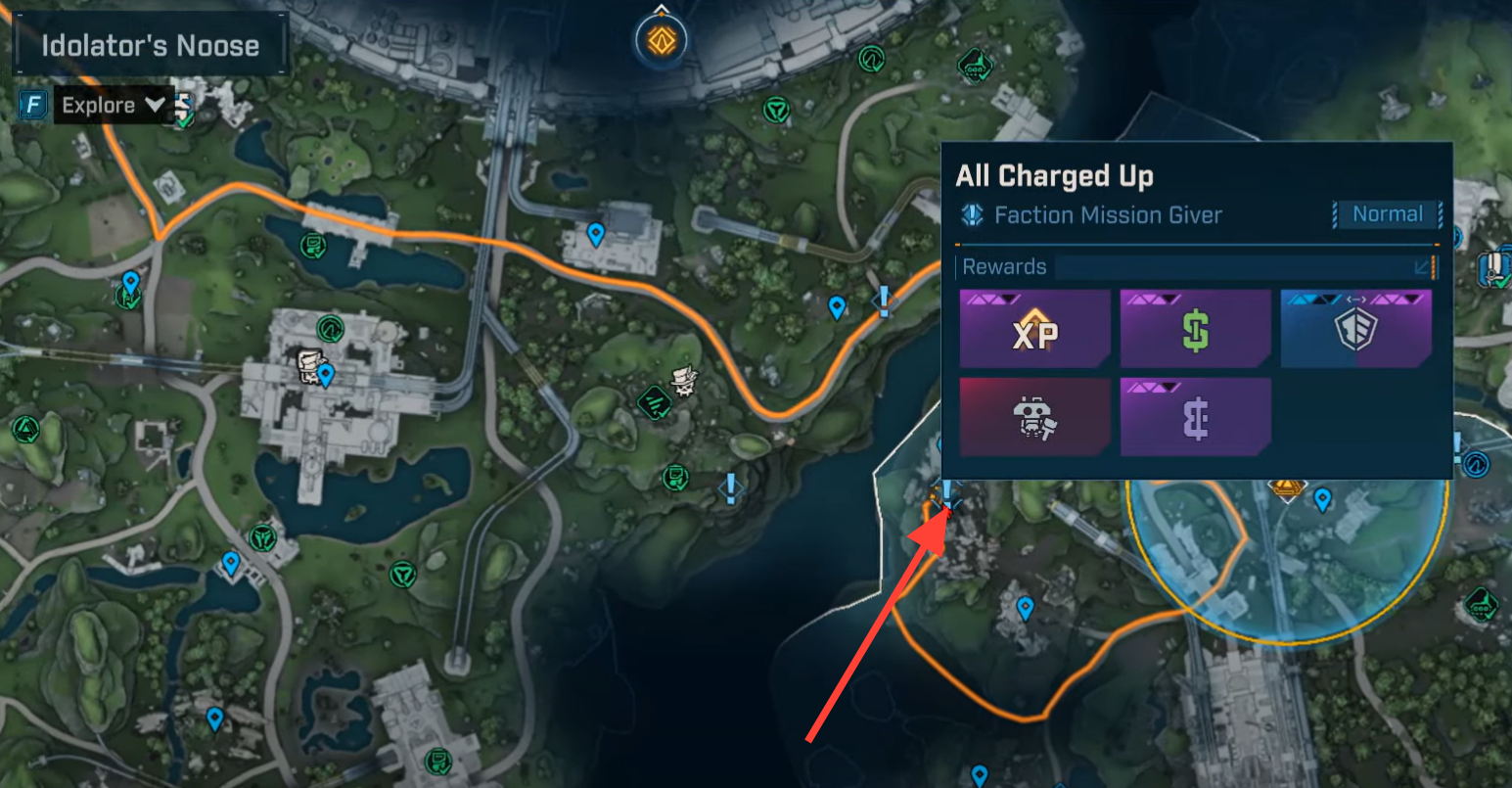The height and width of the screenshot is (788, 1512).
Task: Select the XP reward tile
Action: click(1035, 329)
